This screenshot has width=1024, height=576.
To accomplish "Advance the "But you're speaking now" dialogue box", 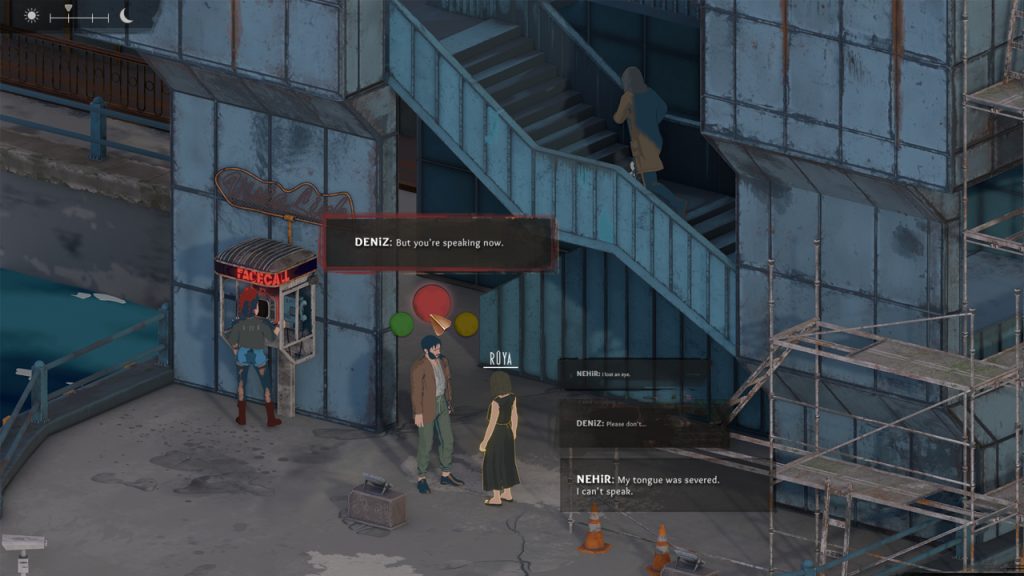I will (x=439, y=243).
